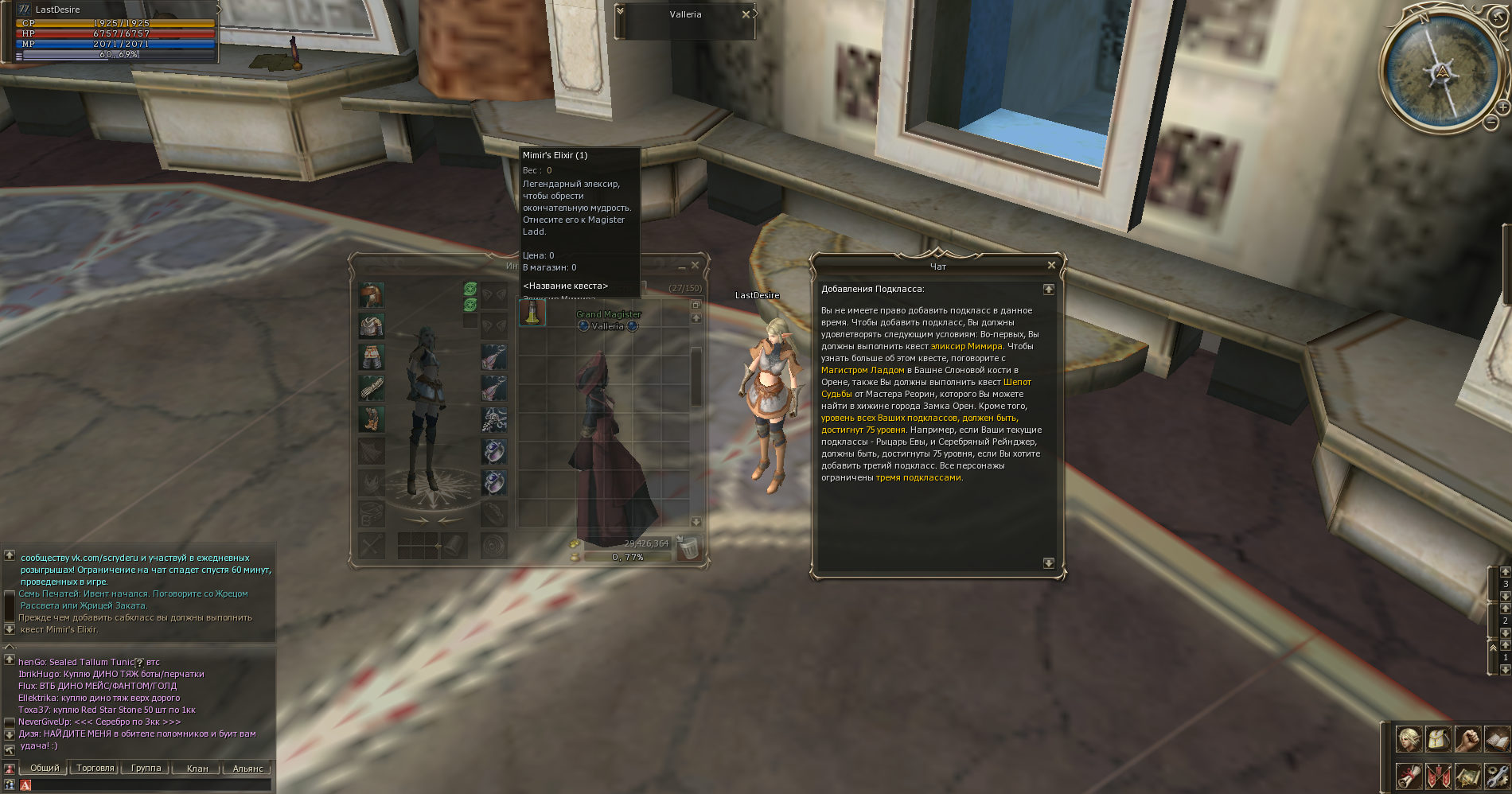Switch to the Торговля chat tab
The width and height of the screenshot is (1512, 794).
95,769
